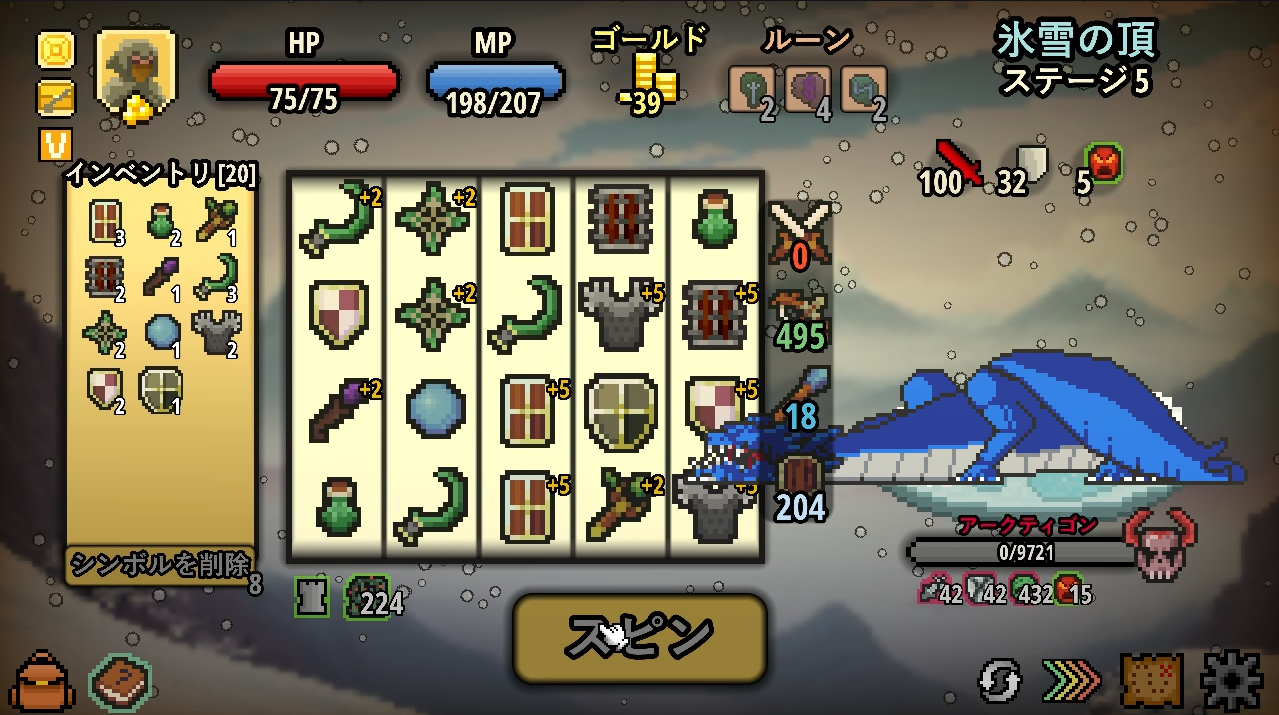
Task: Click the first rune icon with count 2
Action: [751, 90]
